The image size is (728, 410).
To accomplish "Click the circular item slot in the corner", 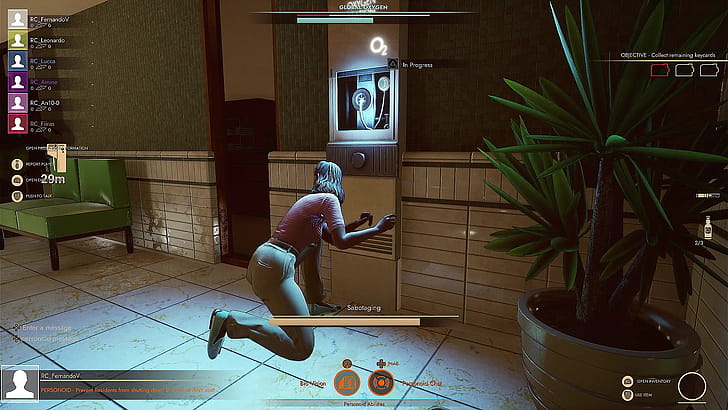I will click(691, 387).
